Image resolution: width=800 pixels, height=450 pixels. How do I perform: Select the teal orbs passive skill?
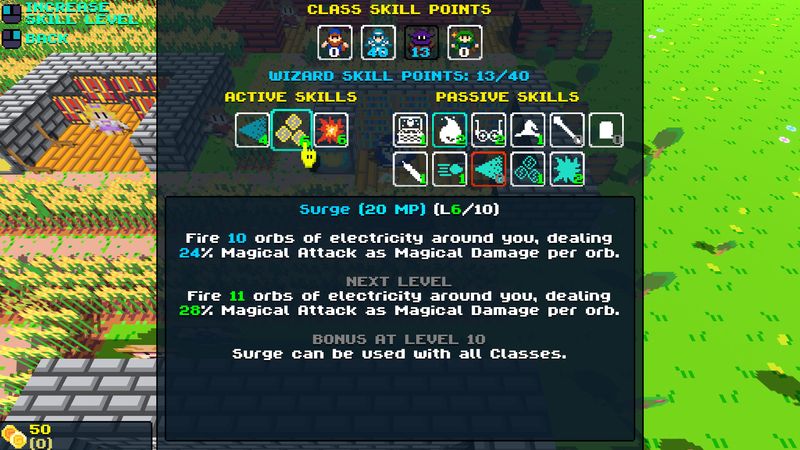528,169
